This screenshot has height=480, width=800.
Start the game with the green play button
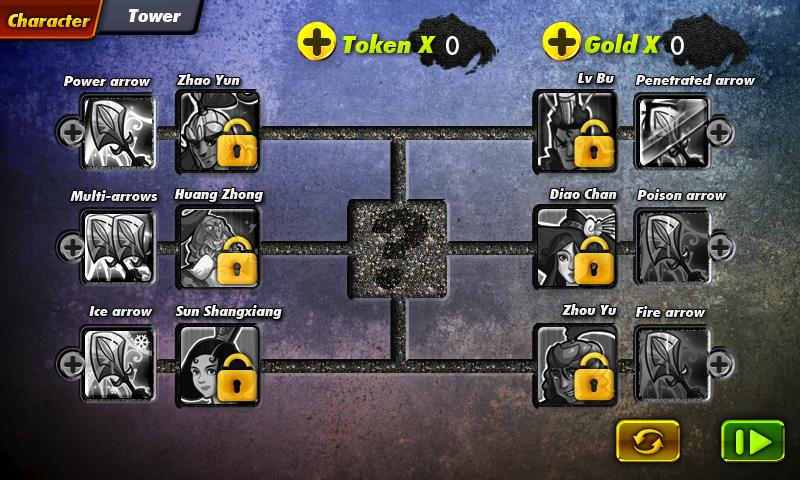point(752,440)
